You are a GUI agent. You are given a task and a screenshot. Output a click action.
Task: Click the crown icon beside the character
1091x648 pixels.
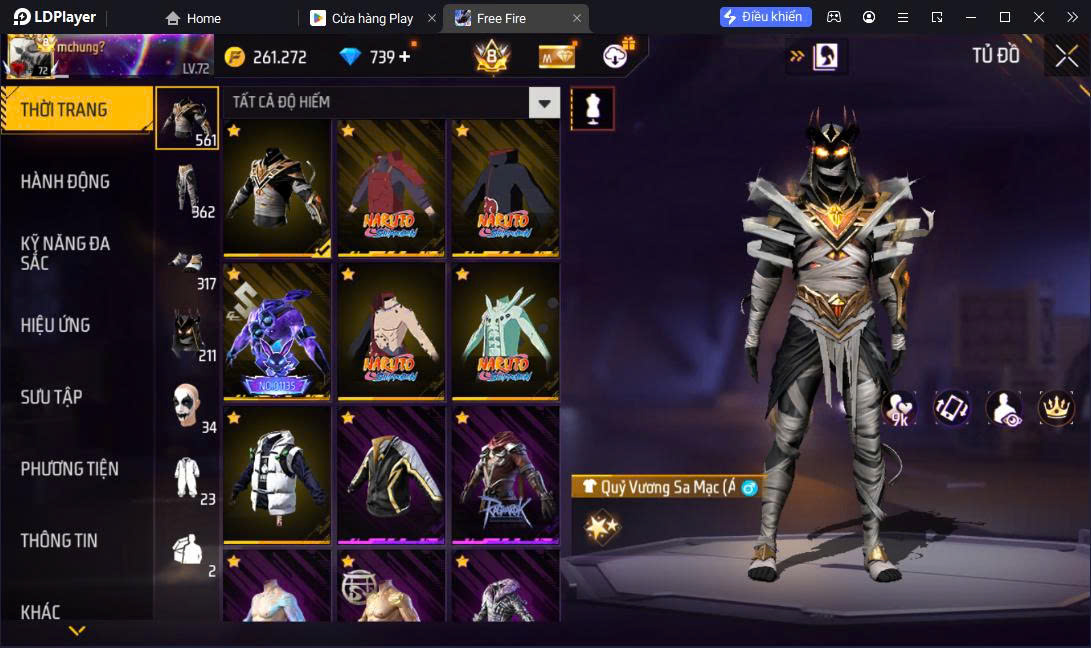tap(1055, 407)
